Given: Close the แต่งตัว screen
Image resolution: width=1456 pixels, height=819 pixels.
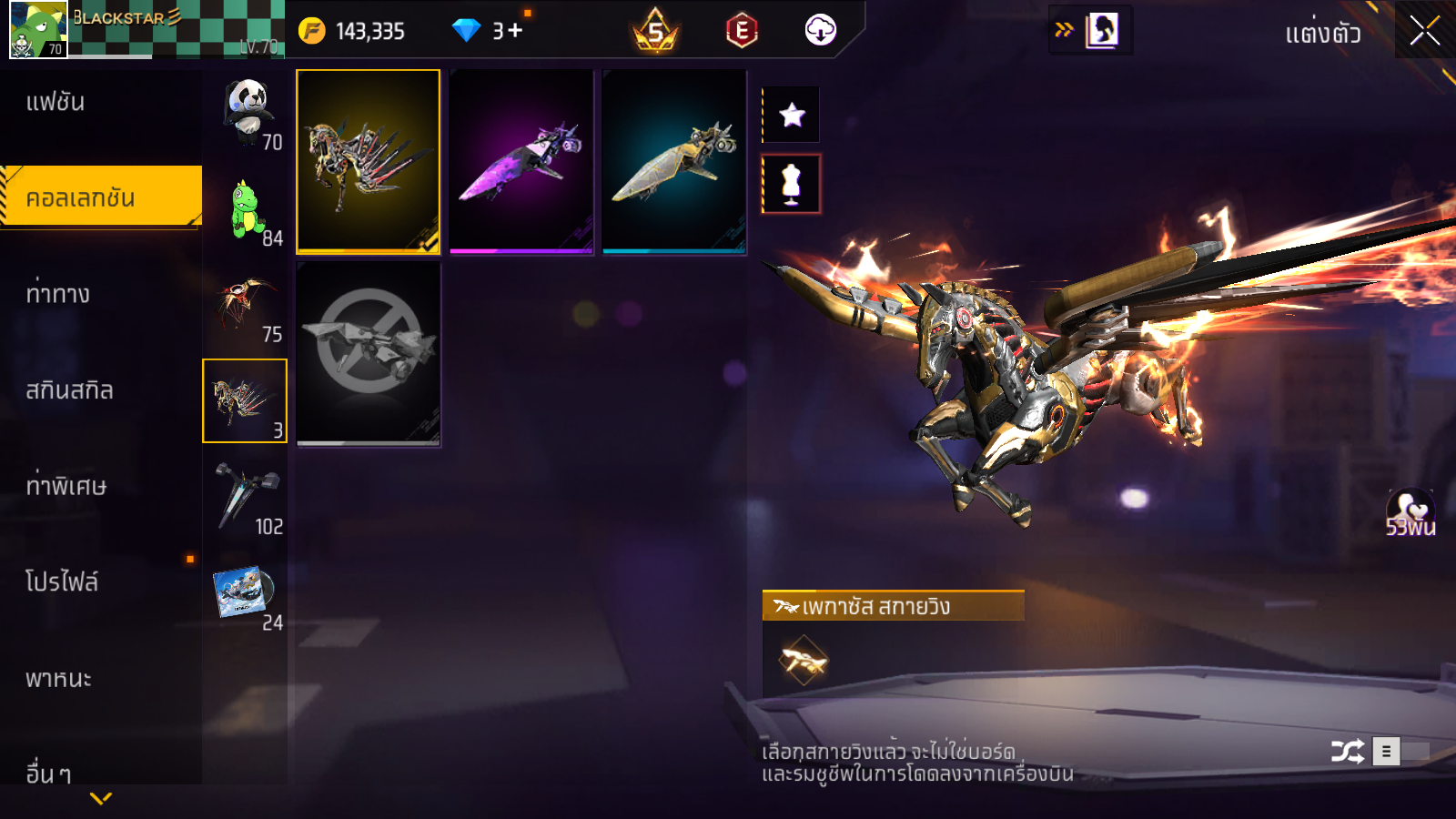Looking at the screenshot, I should pyautogui.click(x=1424, y=31).
